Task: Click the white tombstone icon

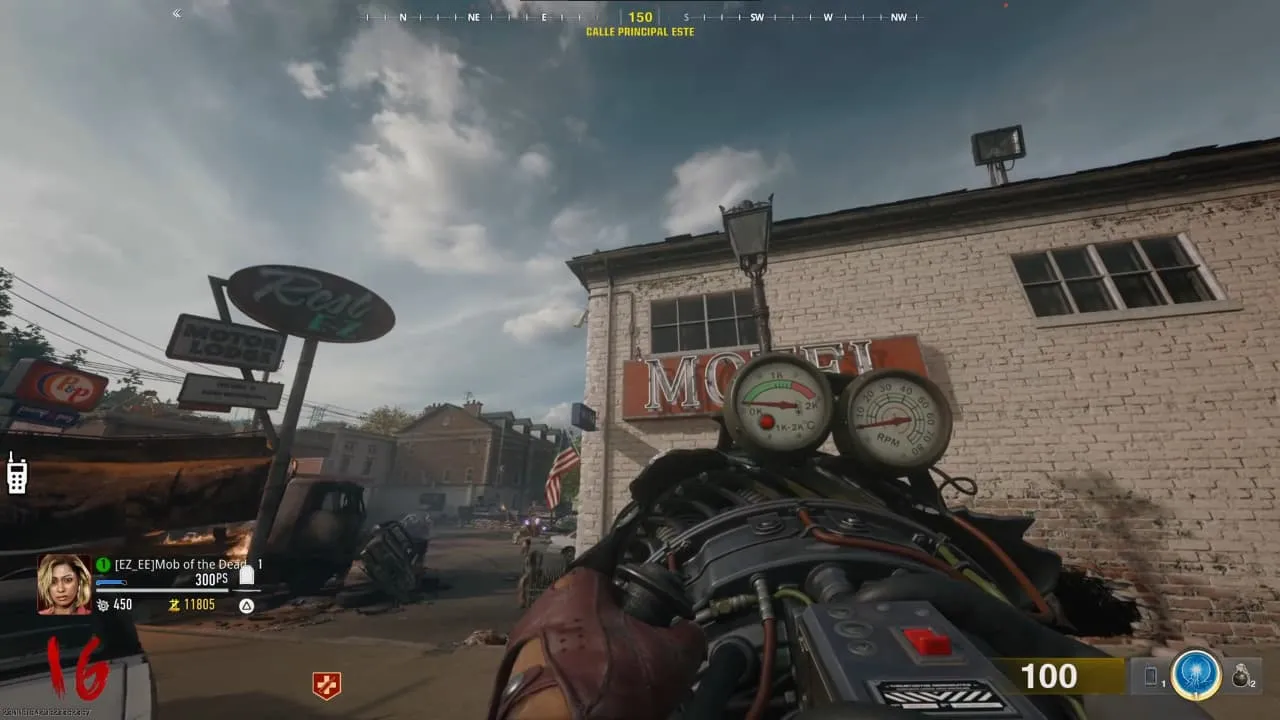Action: coord(246,574)
